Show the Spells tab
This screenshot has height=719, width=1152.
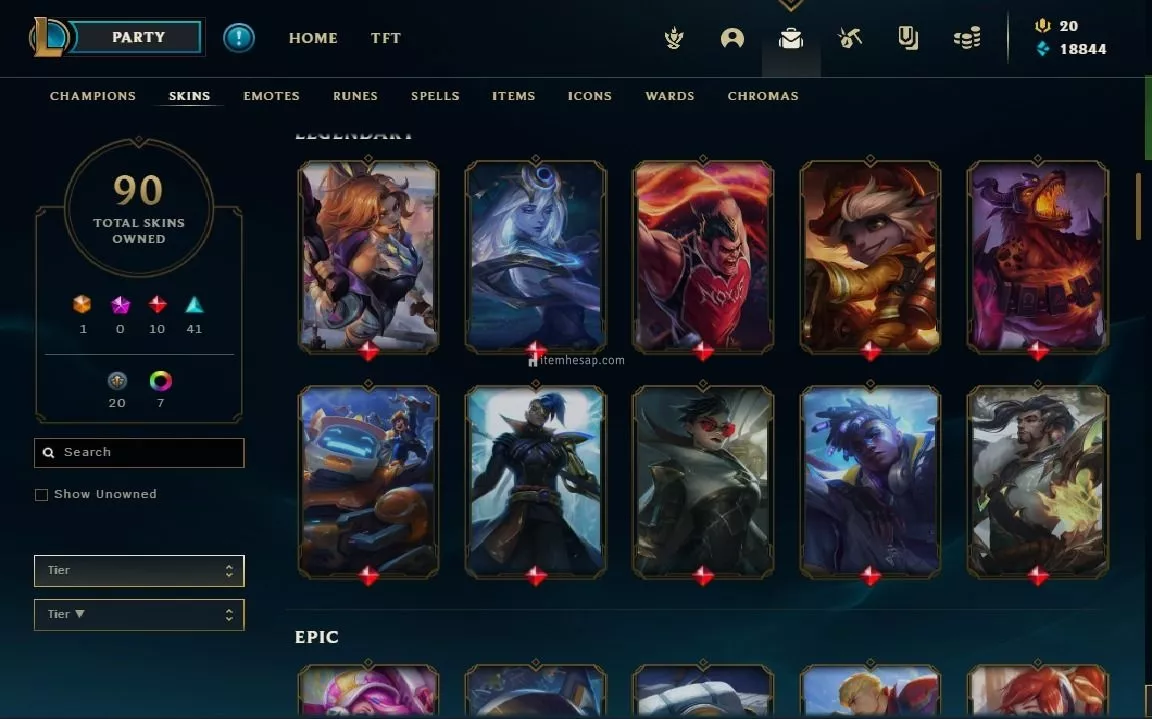point(435,96)
